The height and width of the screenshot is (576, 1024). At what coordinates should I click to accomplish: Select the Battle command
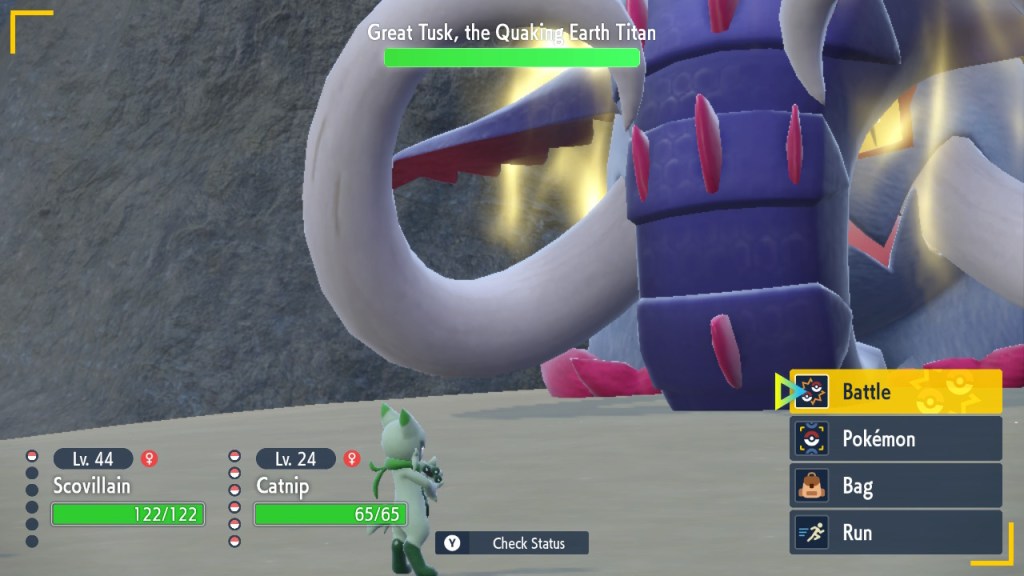pos(895,392)
